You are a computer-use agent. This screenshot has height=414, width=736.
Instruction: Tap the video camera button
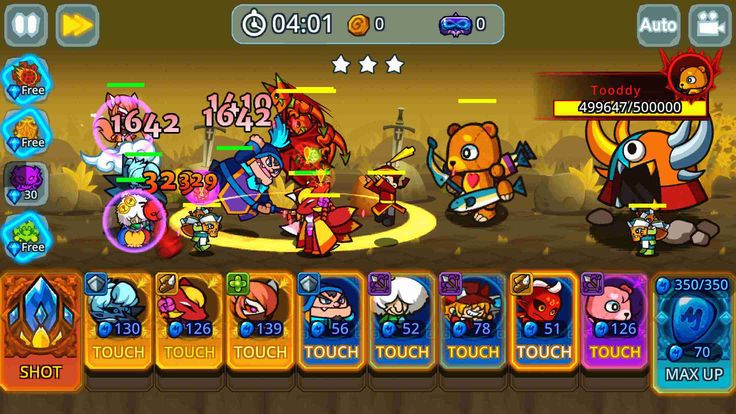tap(710, 25)
